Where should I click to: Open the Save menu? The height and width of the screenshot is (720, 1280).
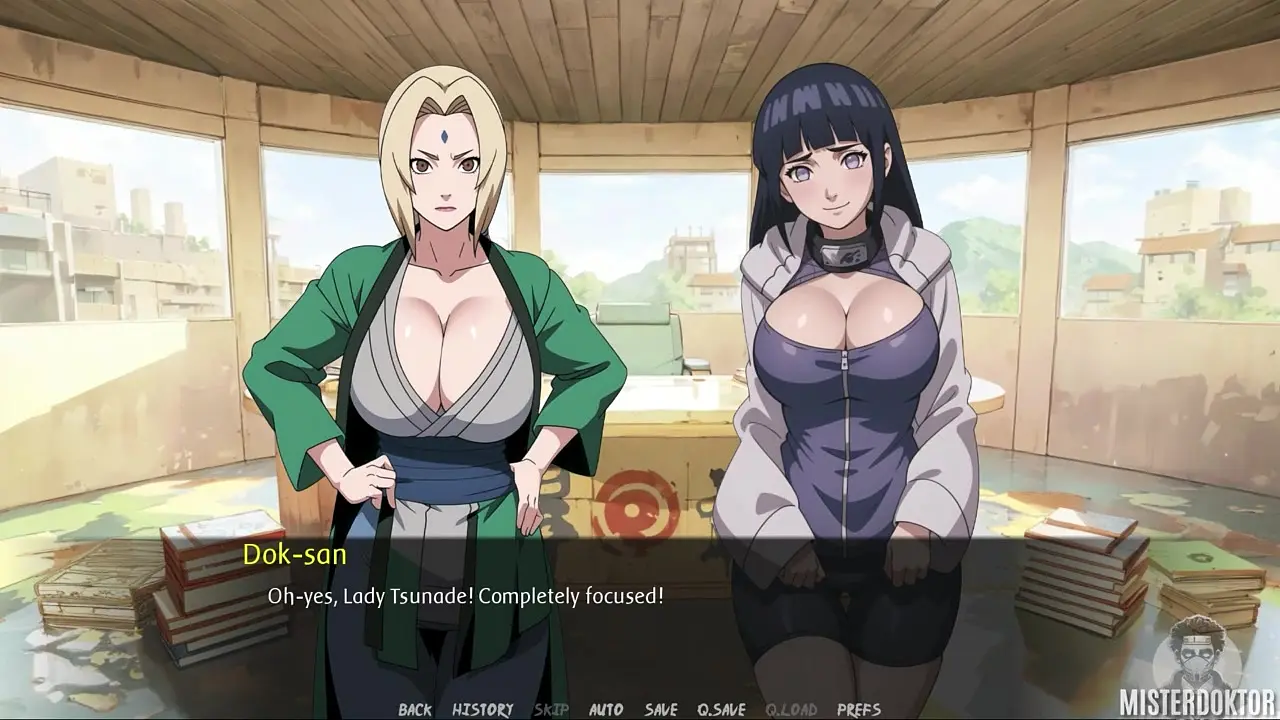pyautogui.click(x=661, y=709)
